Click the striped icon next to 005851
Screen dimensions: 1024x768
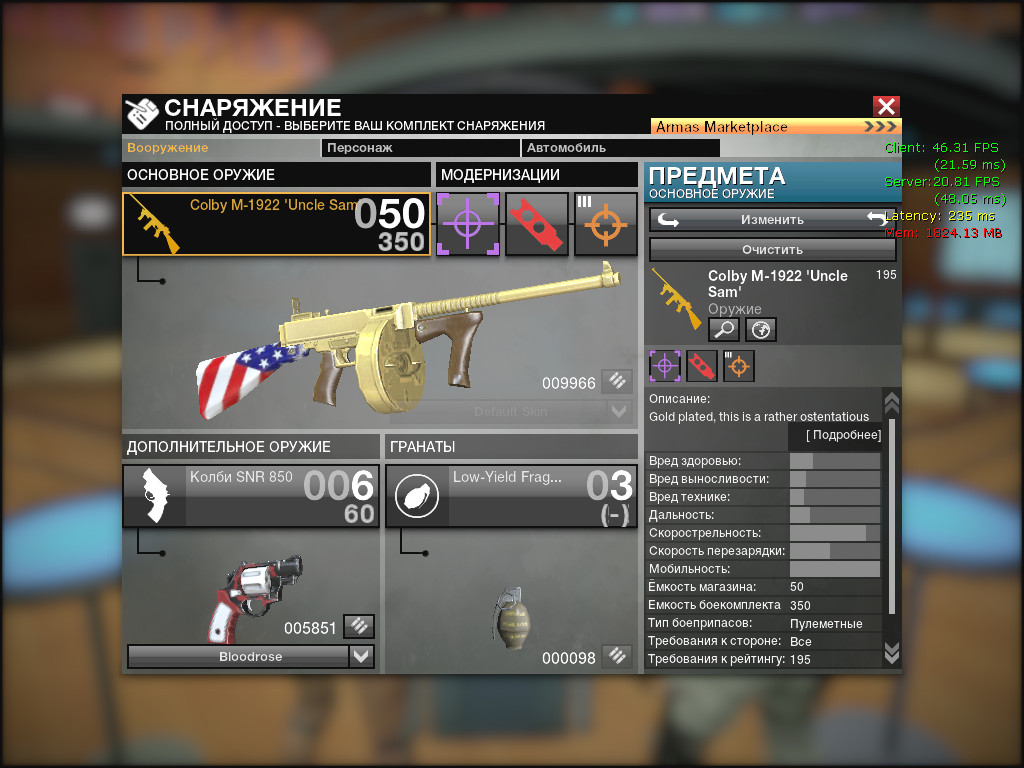[359, 627]
